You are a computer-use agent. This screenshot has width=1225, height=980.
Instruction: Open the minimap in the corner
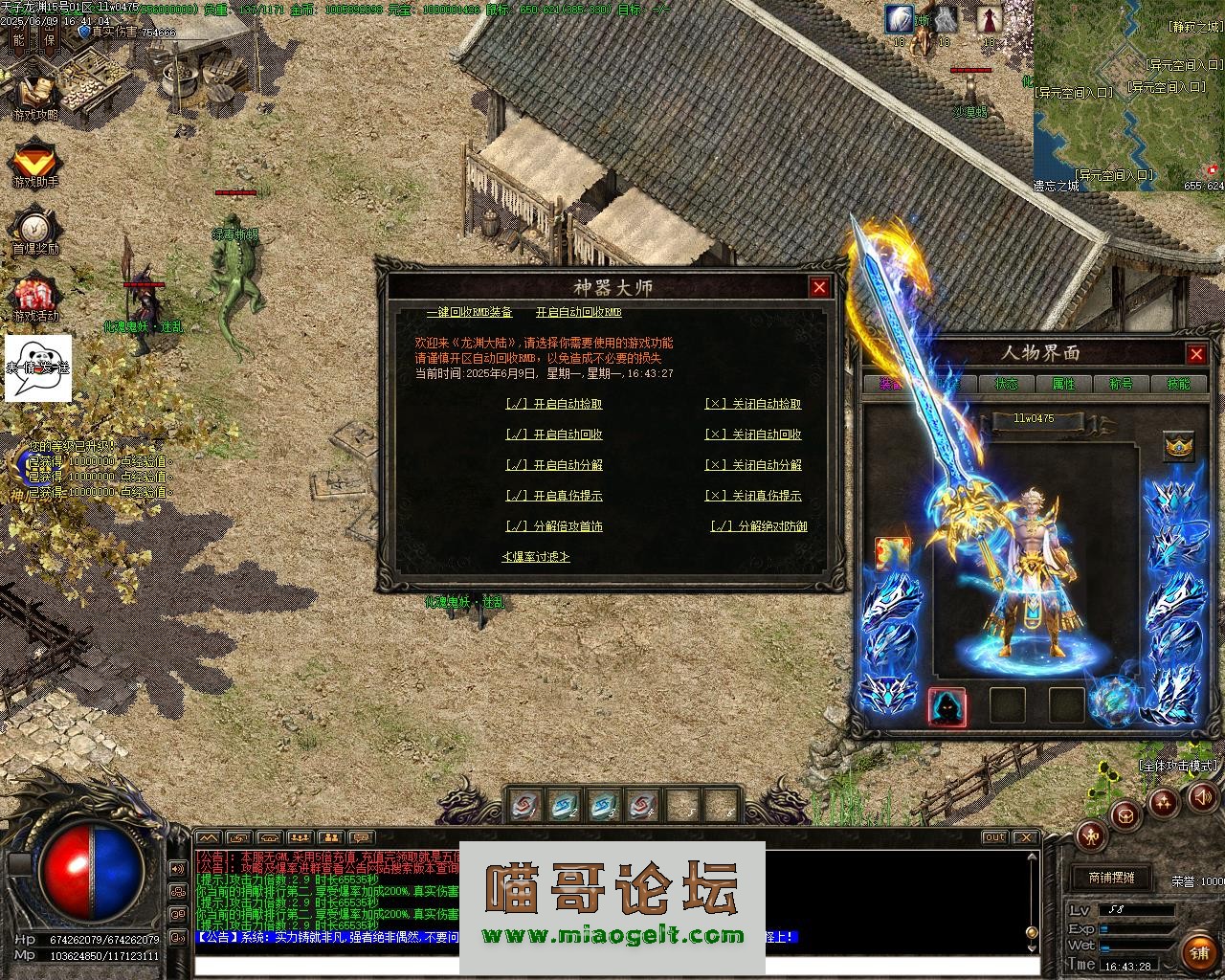click(x=1129, y=96)
